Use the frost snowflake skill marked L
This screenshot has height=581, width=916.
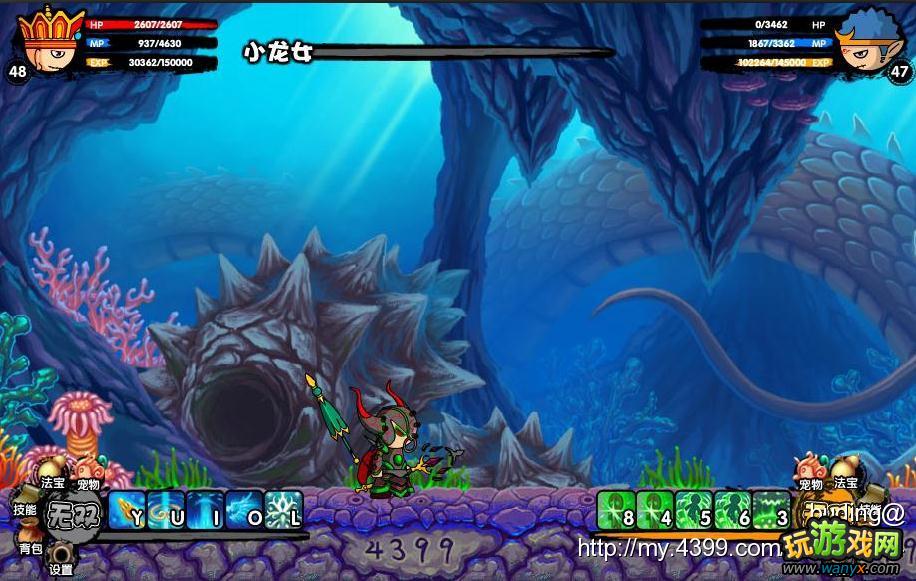(283, 510)
